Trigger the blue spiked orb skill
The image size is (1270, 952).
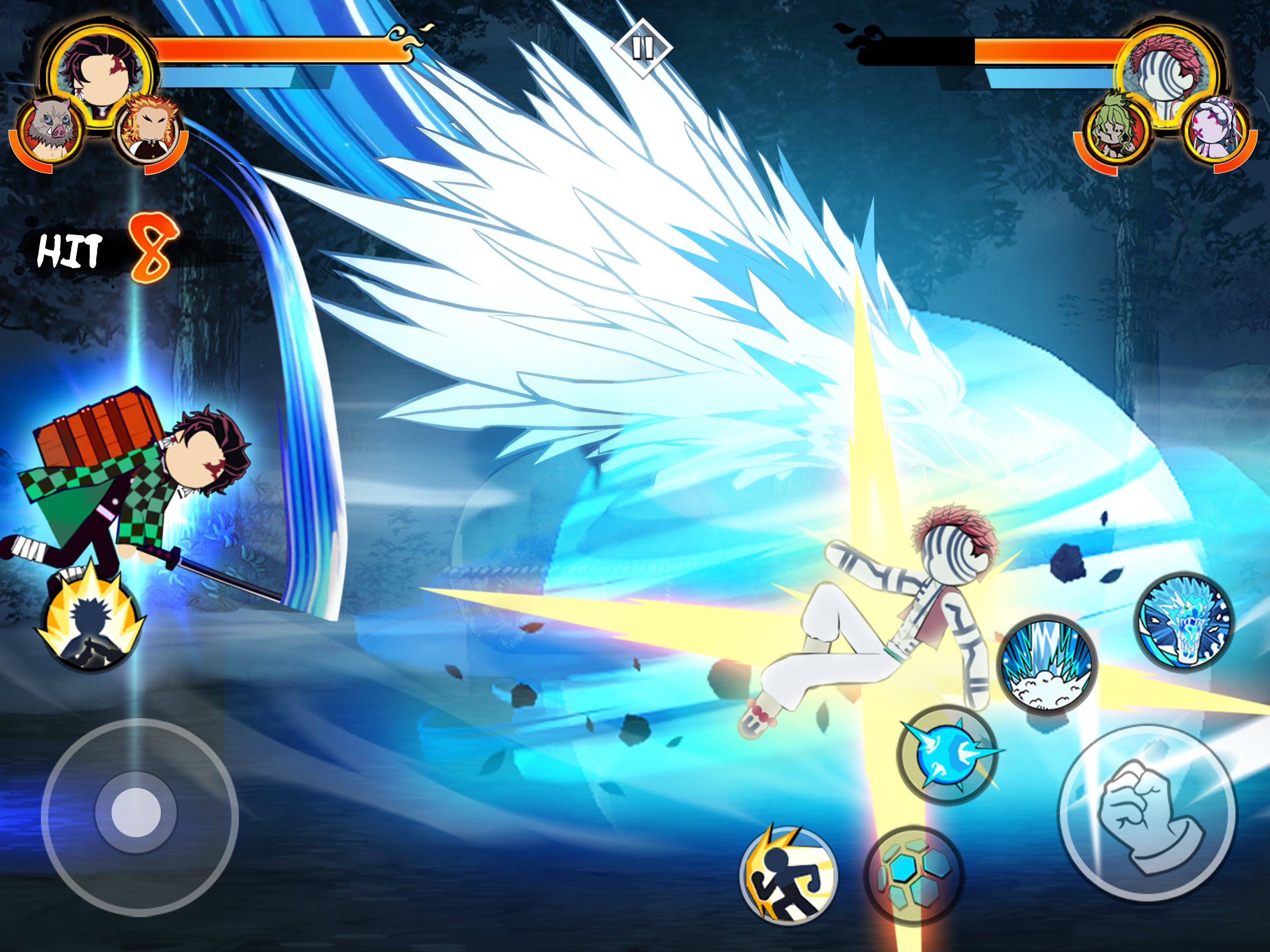coord(947,754)
